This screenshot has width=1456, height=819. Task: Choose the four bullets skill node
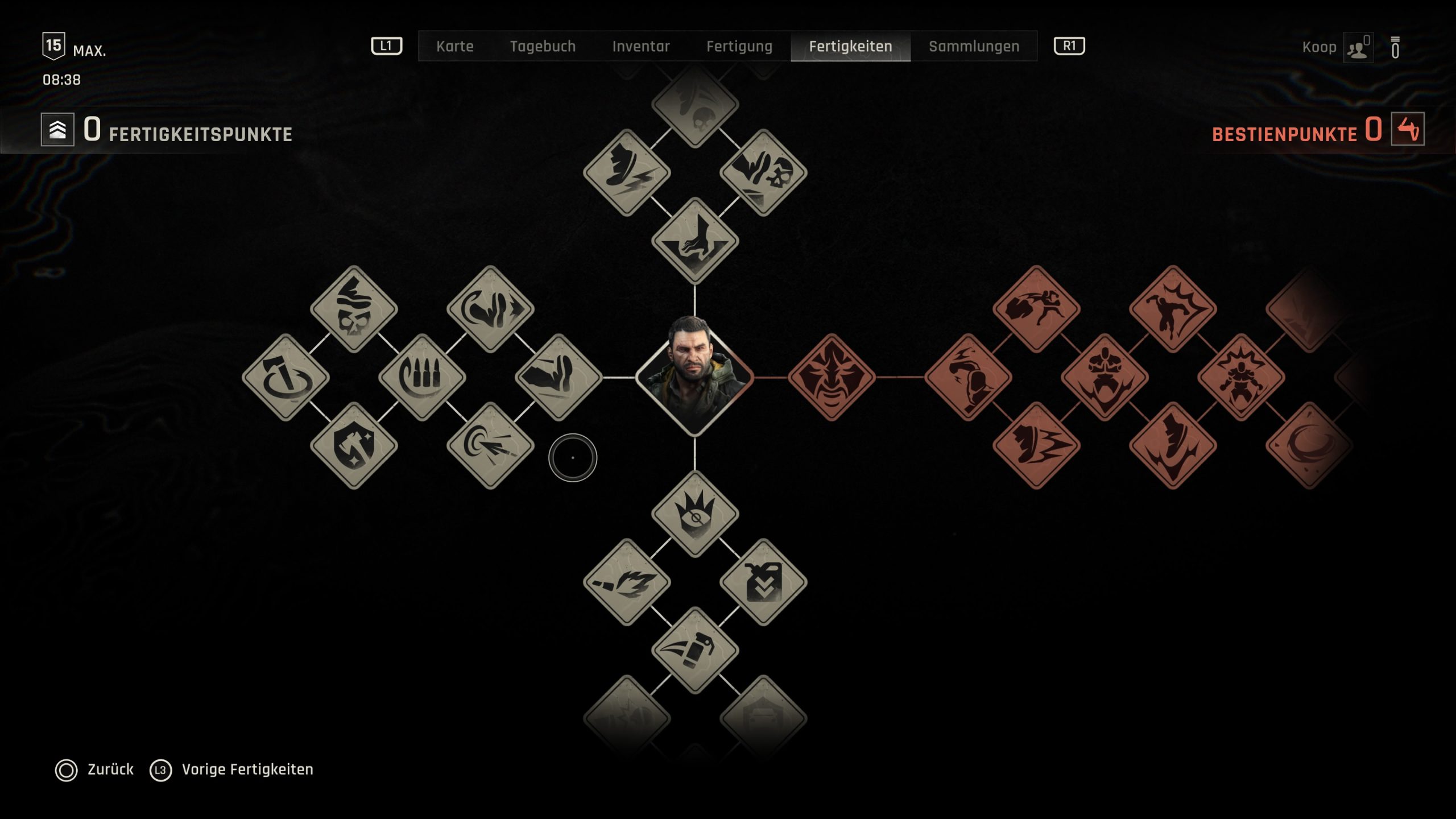(422, 377)
